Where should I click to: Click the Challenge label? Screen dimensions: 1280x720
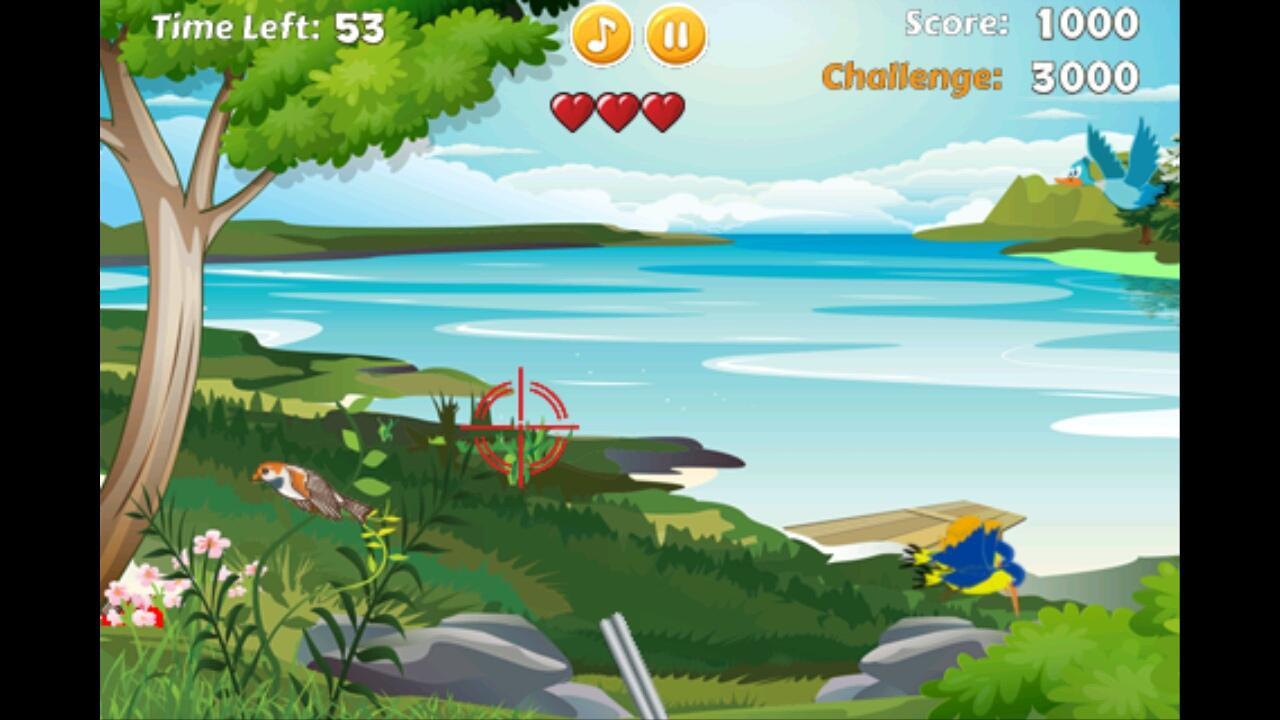point(910,75)
